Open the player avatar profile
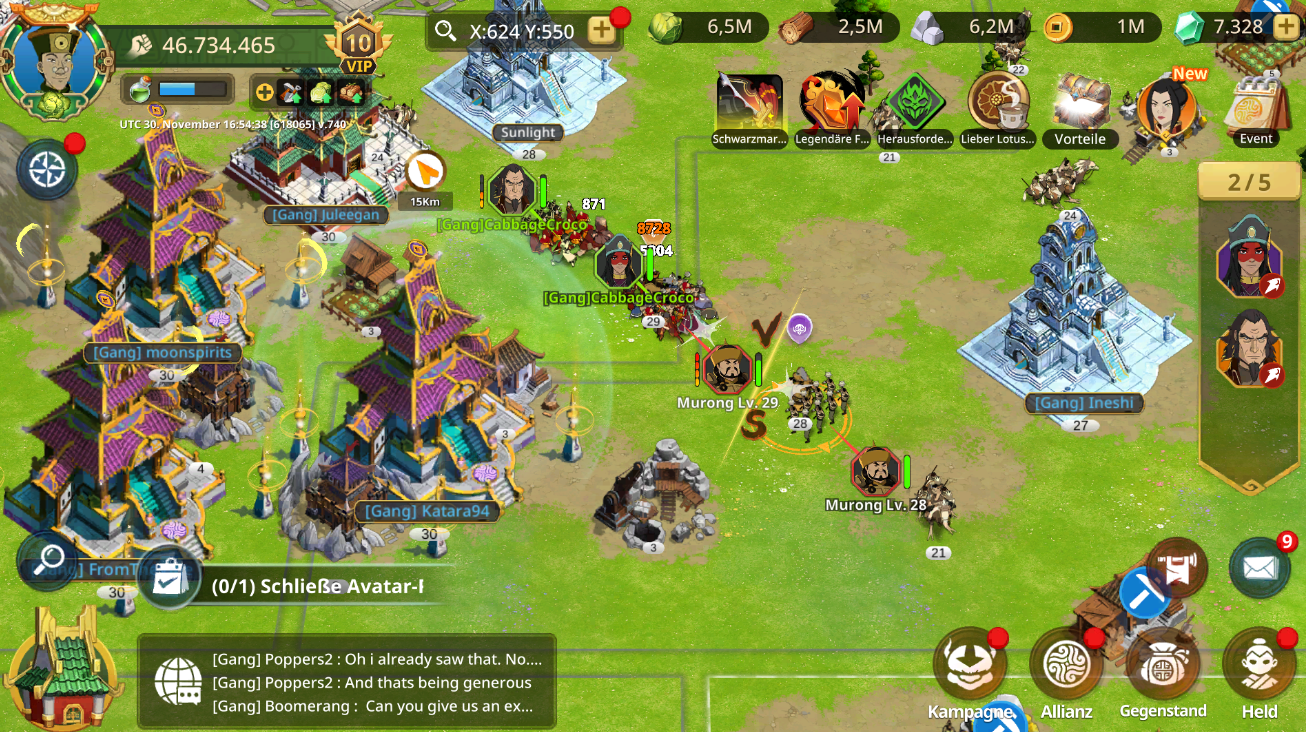Viewport: 1306px width, 732px height. [x=55, y=62]
